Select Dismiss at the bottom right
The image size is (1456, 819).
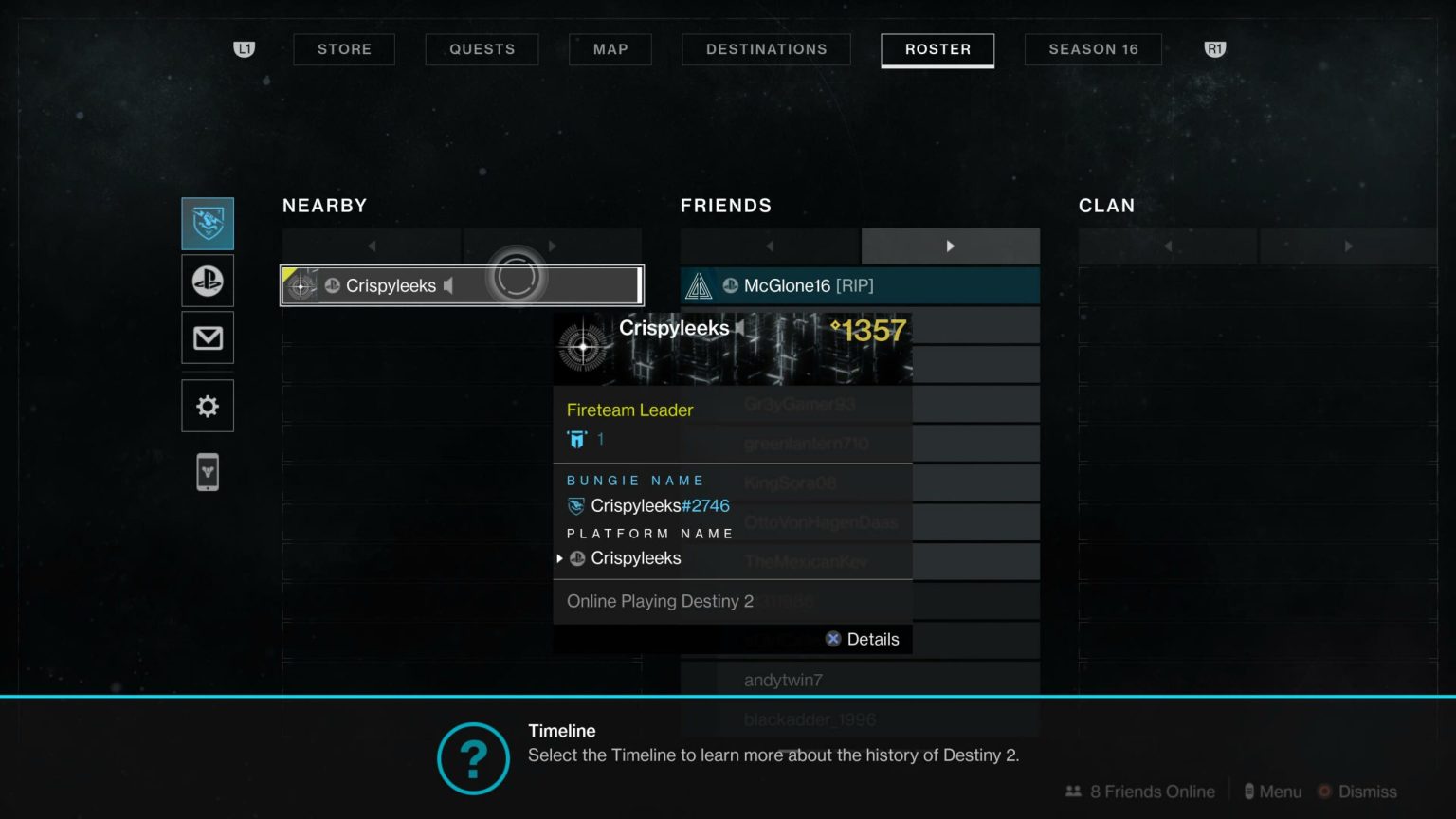(x=1368, y=792)
